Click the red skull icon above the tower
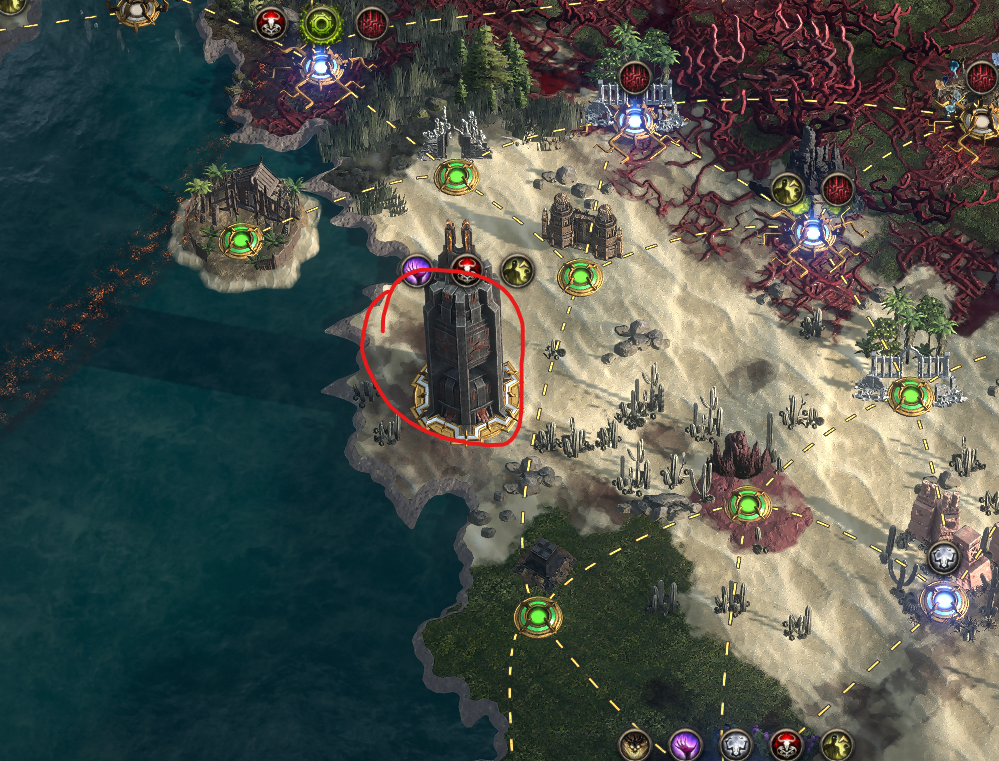 point(465,268)
